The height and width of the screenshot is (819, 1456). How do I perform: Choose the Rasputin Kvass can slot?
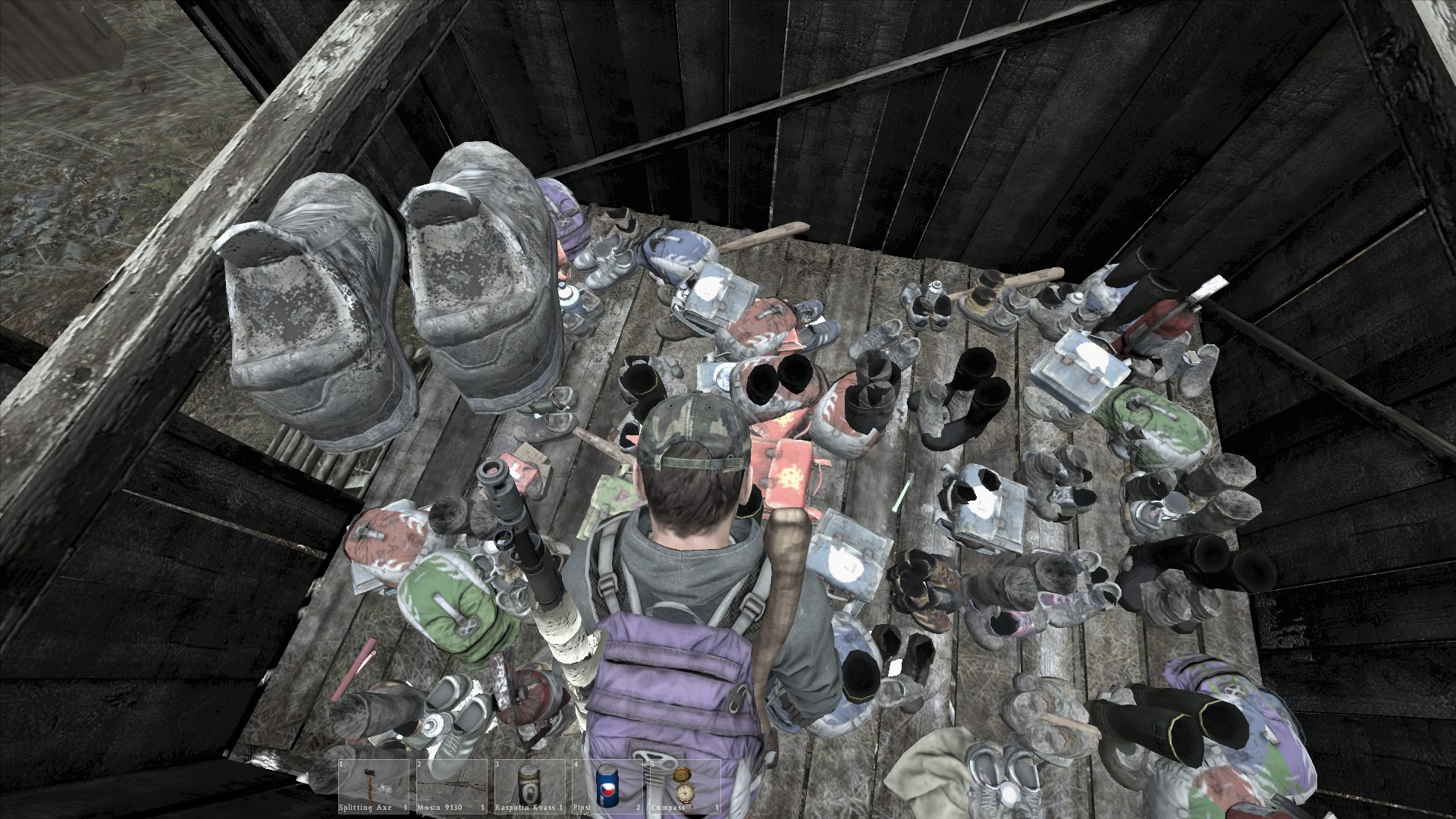point(529,786)
